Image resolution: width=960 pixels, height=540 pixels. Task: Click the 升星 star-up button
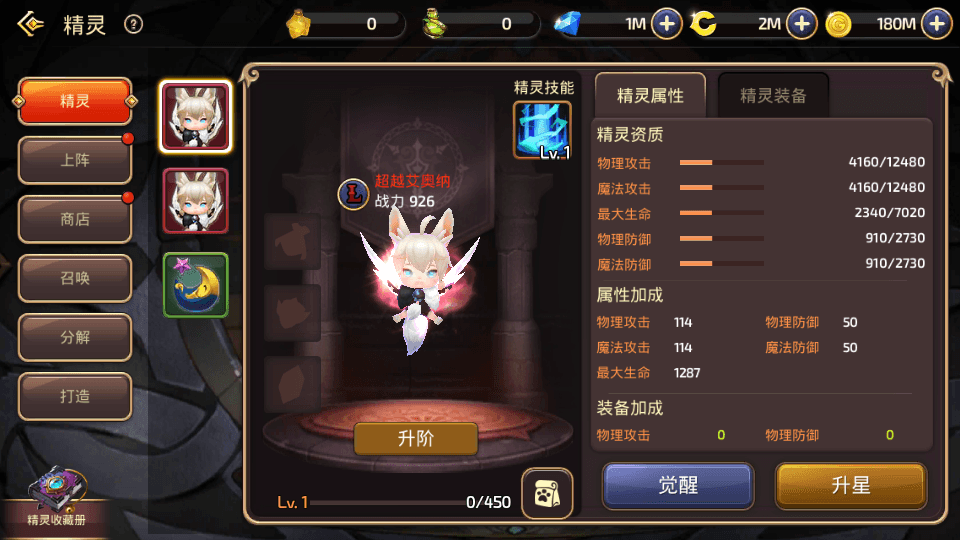851,486
